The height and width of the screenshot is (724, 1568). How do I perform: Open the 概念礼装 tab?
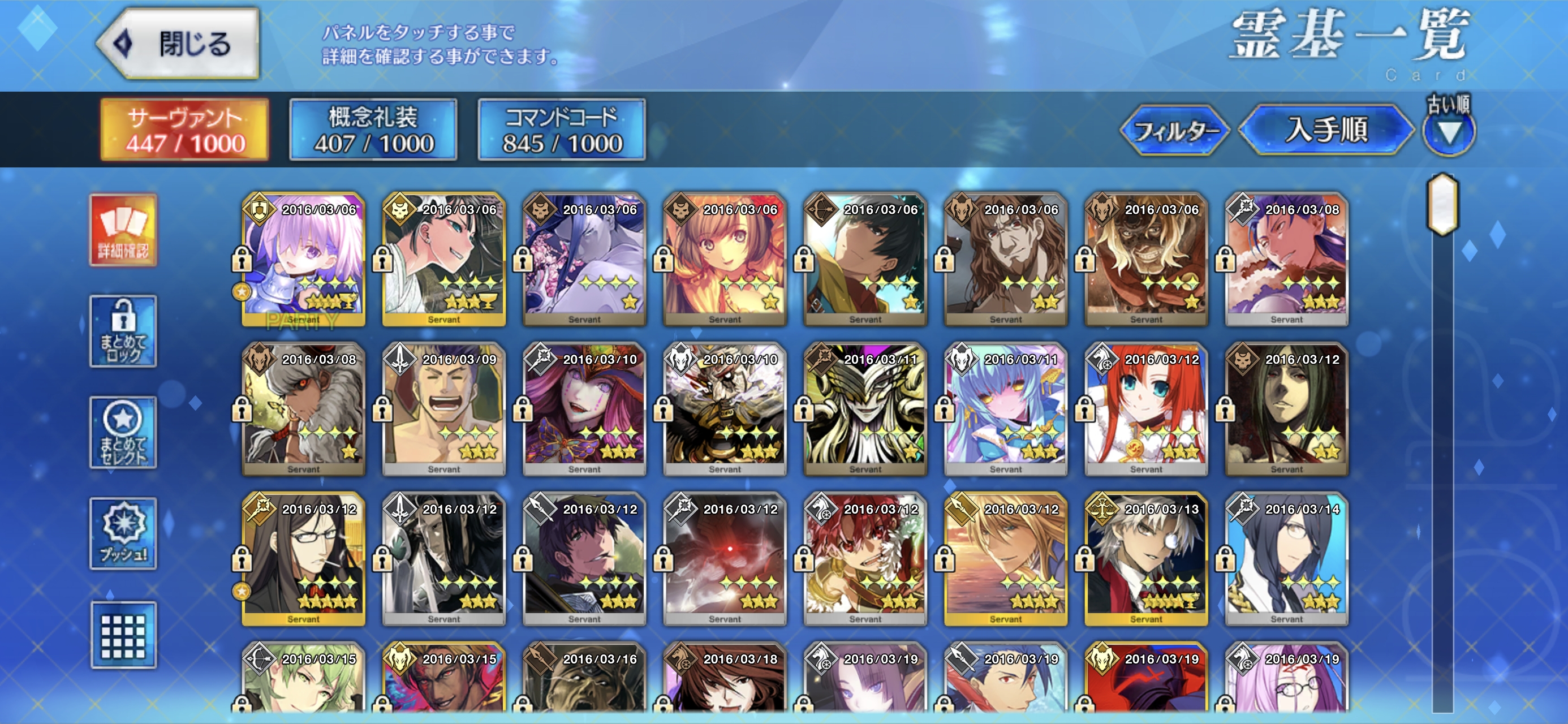click(373, 130)
